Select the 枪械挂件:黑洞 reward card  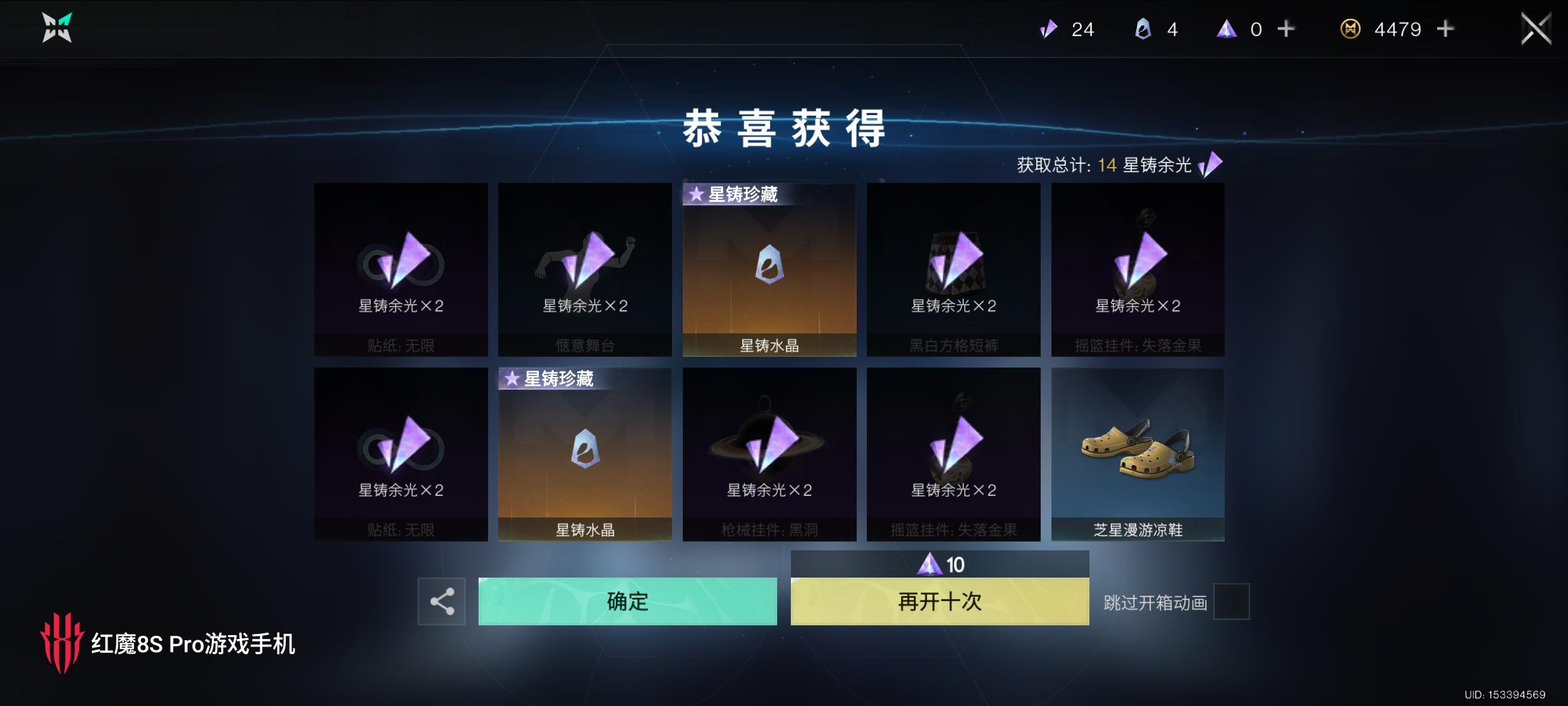[x=769, y=454]
